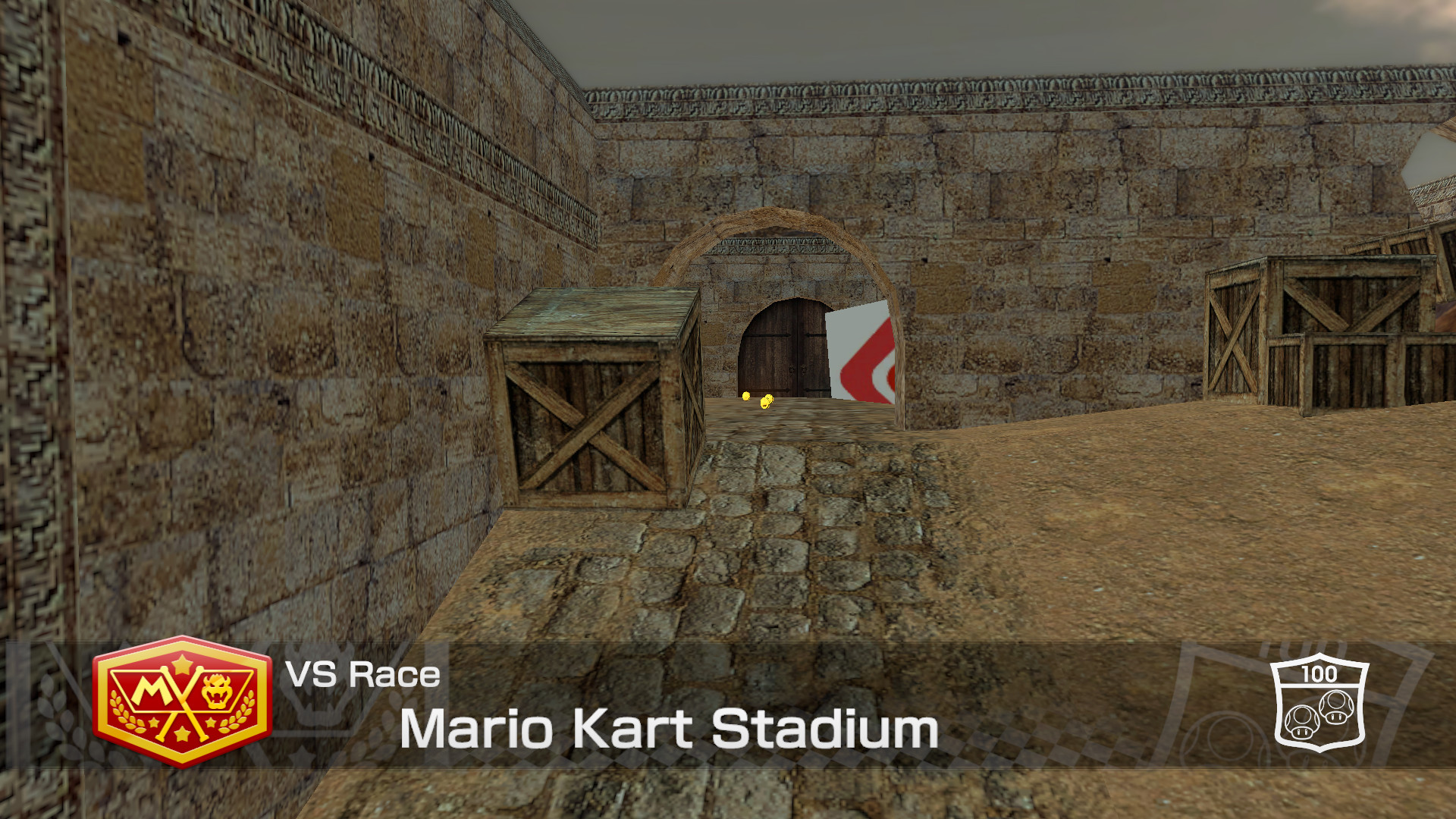The width and height of the screenshot is (1456, 819).
Task: Select the Bowser face in the emblem
Action: pyautogui.click(x=217, y=690)
